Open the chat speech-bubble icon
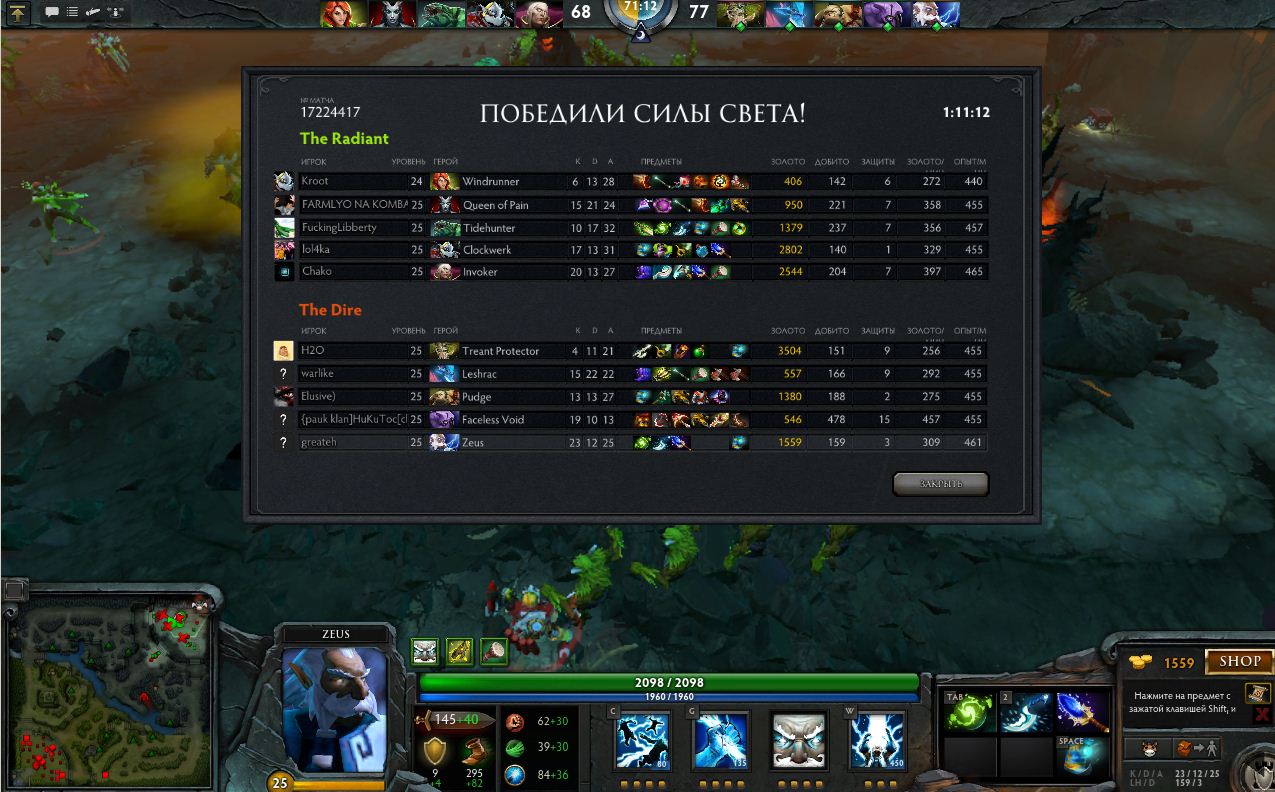Image resolution: width=1275 pixels, height=792 pixels. pos(51,13)
